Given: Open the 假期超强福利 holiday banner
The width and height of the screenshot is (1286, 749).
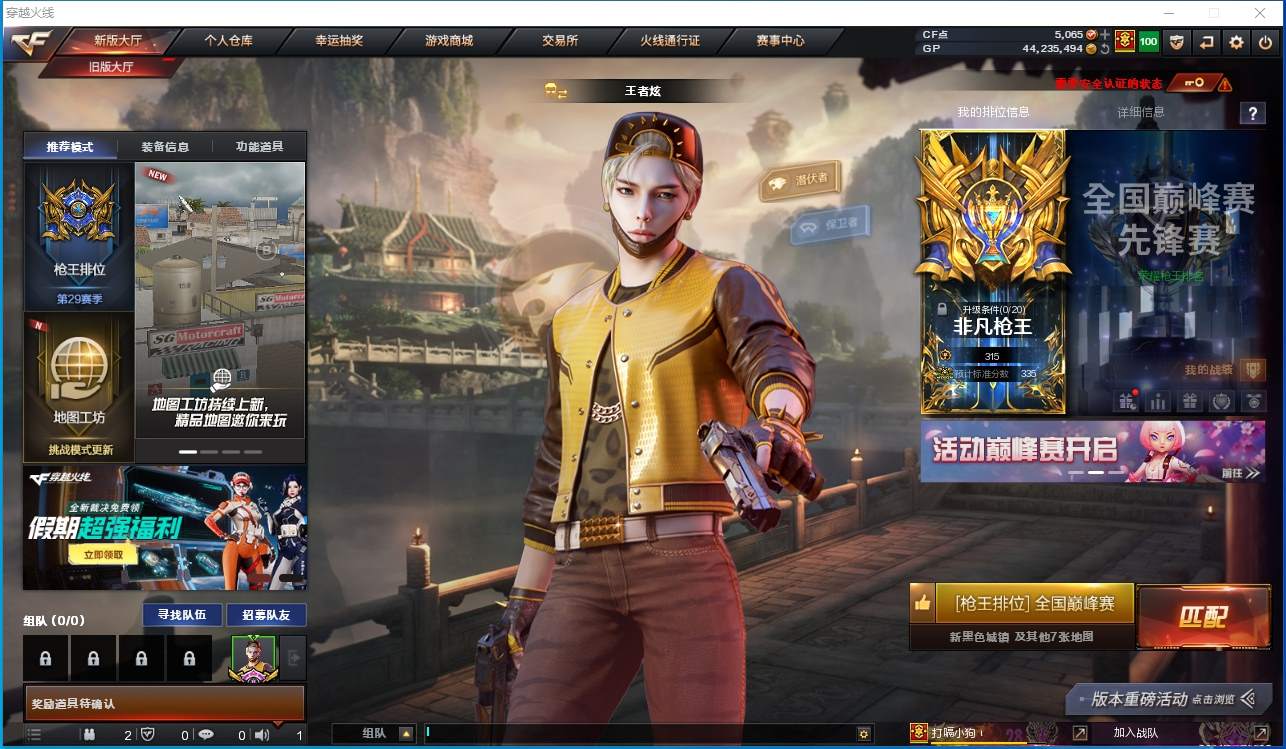Looking at the screenshot, I should coord(165,527).
